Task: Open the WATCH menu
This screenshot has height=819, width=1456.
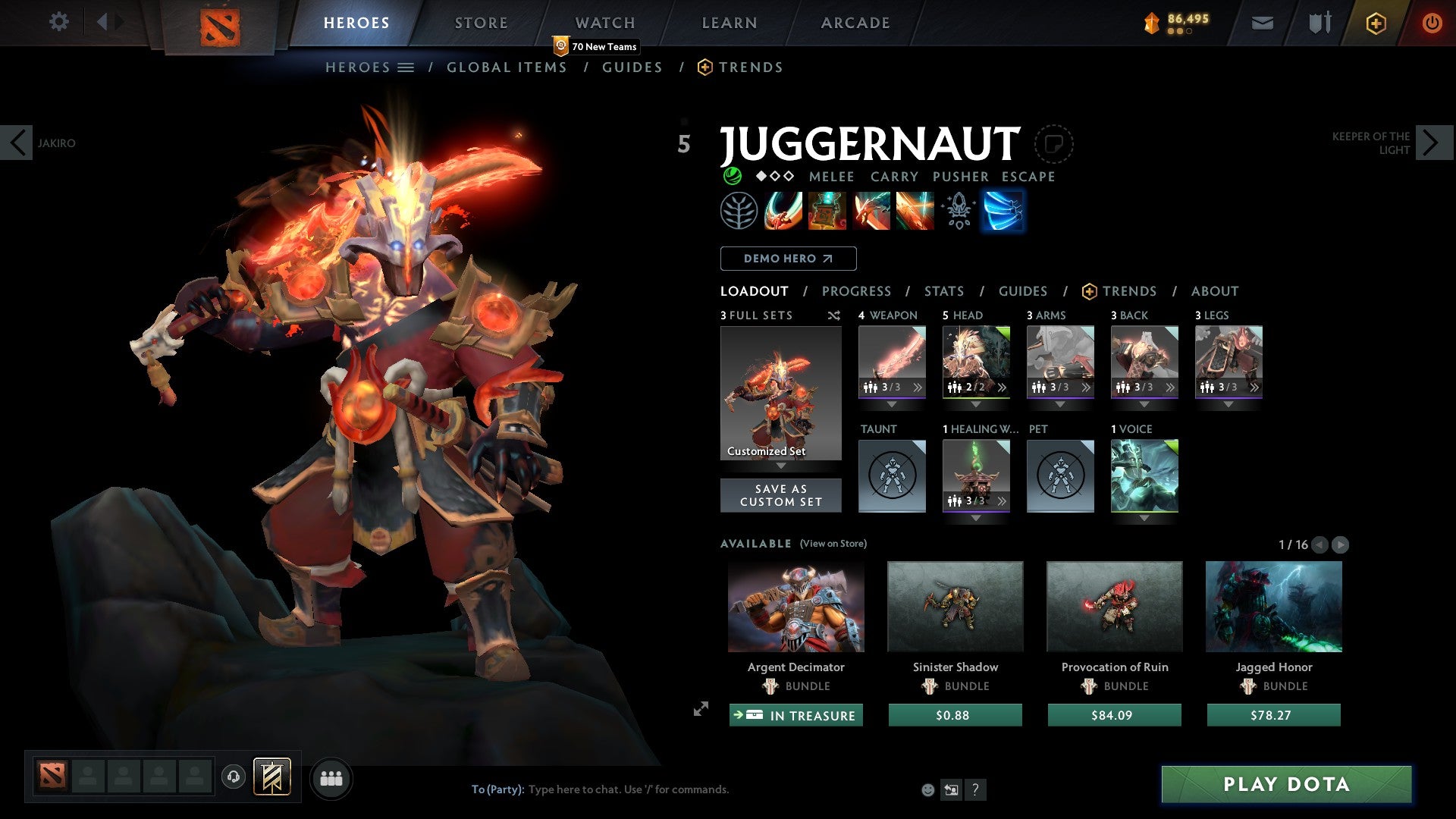Action: pos(604,22)
